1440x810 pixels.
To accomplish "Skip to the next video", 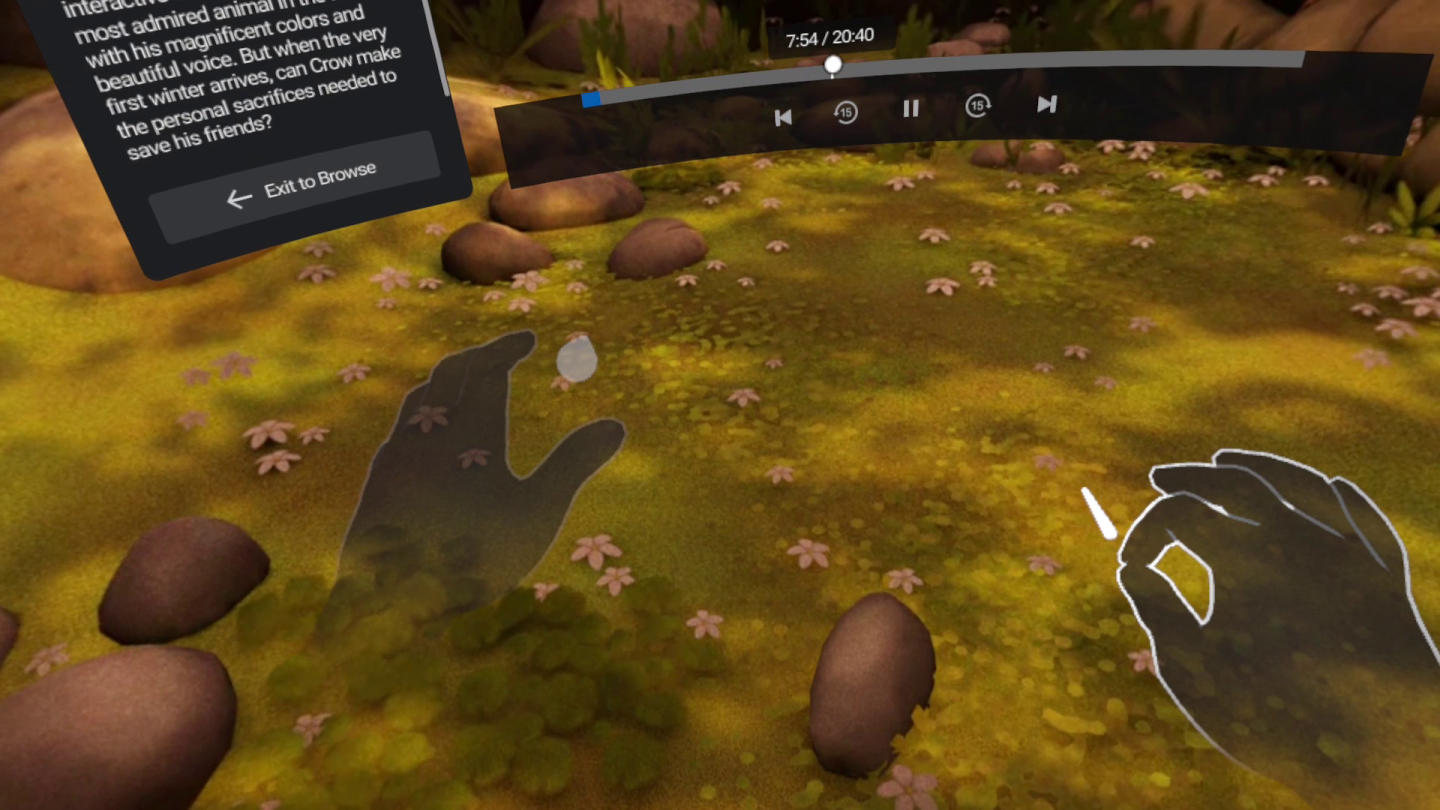I will [x=1046, y=103].
